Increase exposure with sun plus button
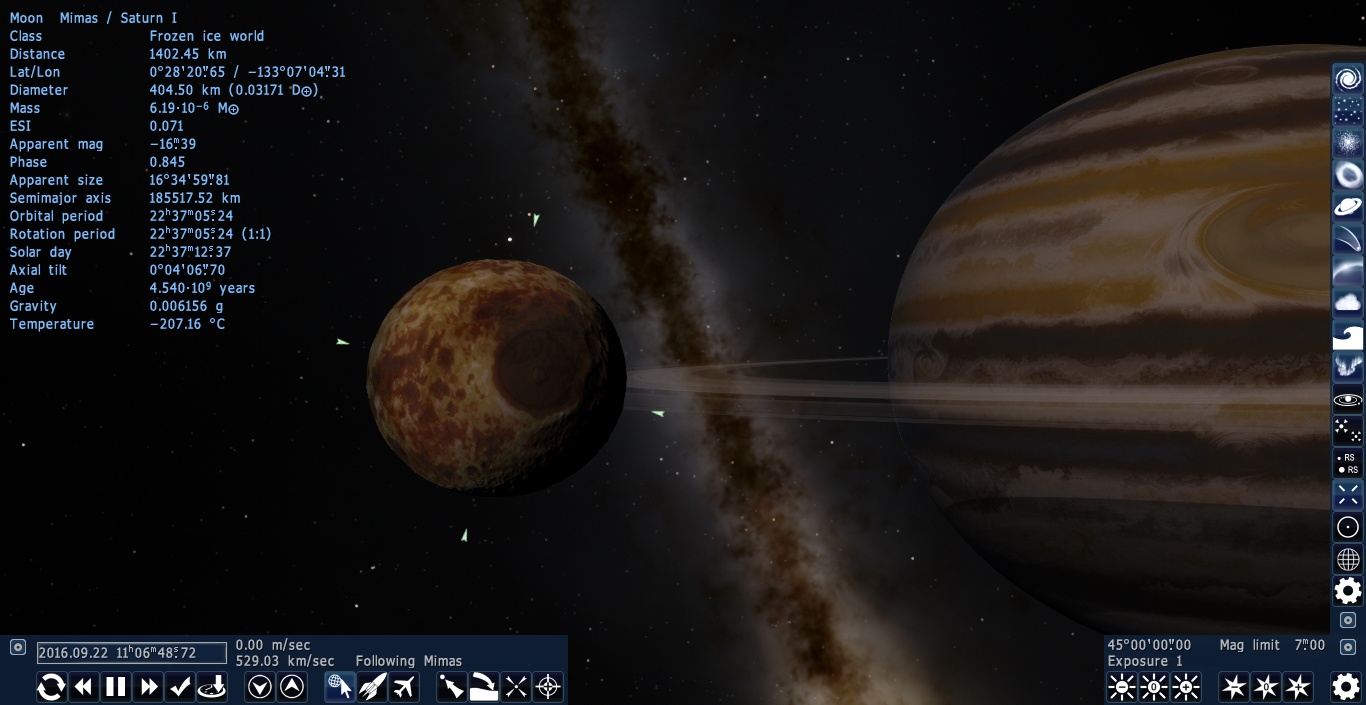The height and width of the screenshot is (705, 1366). pos(1186,687)
